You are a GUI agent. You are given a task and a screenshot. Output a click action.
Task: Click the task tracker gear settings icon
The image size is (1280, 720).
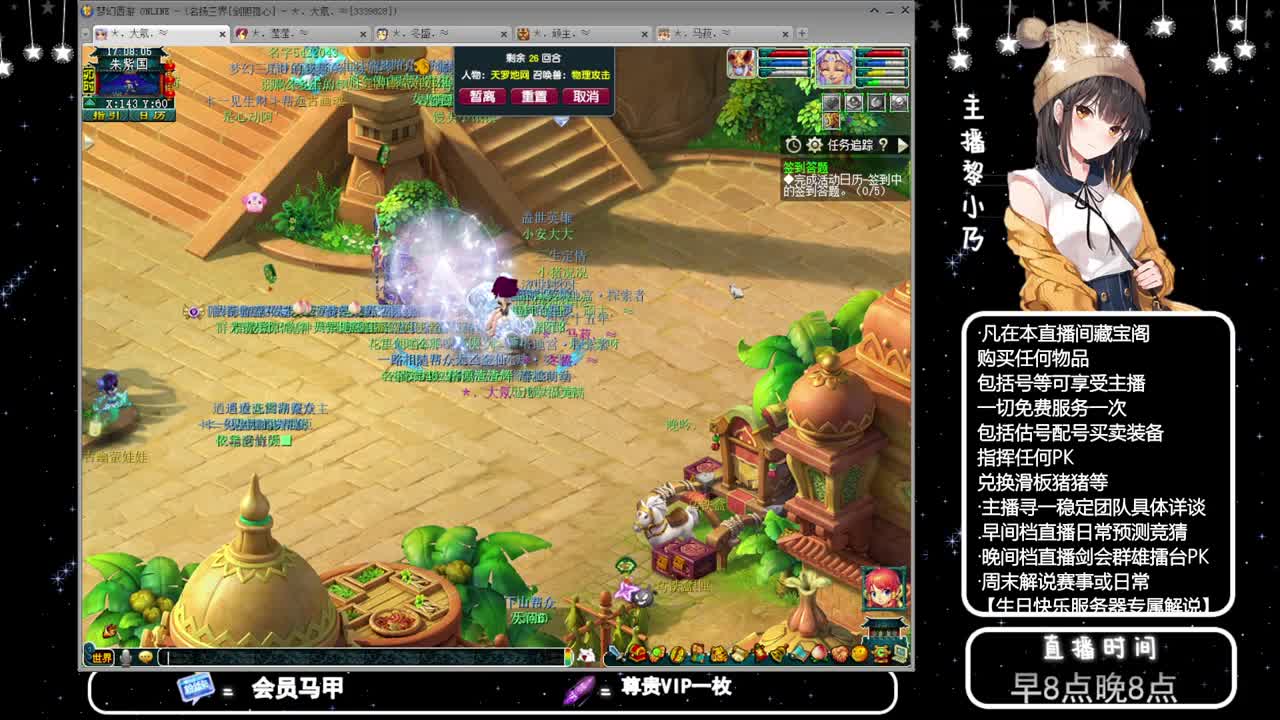(x=815, y=144)
